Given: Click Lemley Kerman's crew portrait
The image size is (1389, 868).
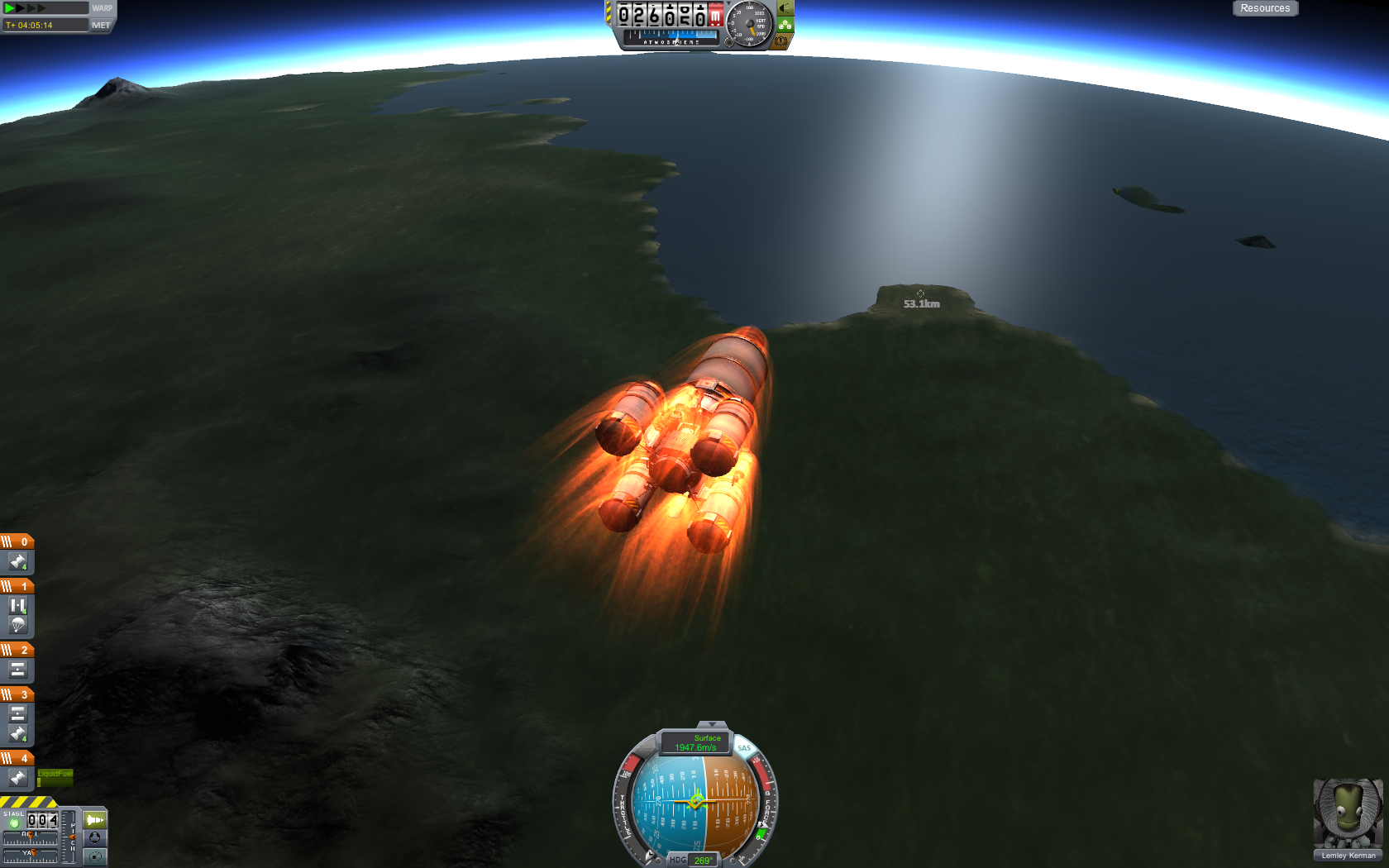Looking at the screenshot, I should click(x=1348, y=813).
